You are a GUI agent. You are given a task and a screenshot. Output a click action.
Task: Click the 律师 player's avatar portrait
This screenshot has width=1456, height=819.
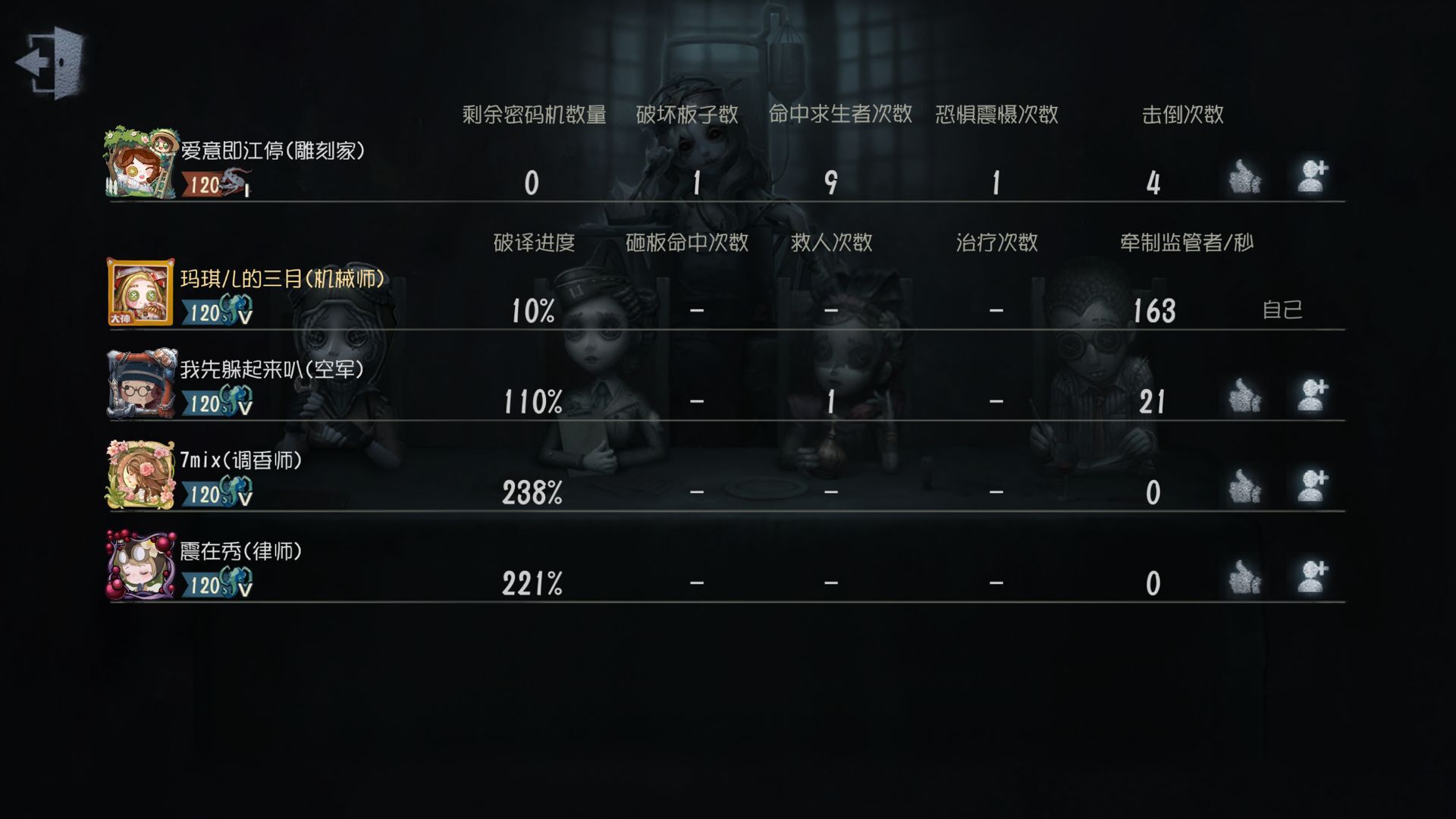[141, 566]
